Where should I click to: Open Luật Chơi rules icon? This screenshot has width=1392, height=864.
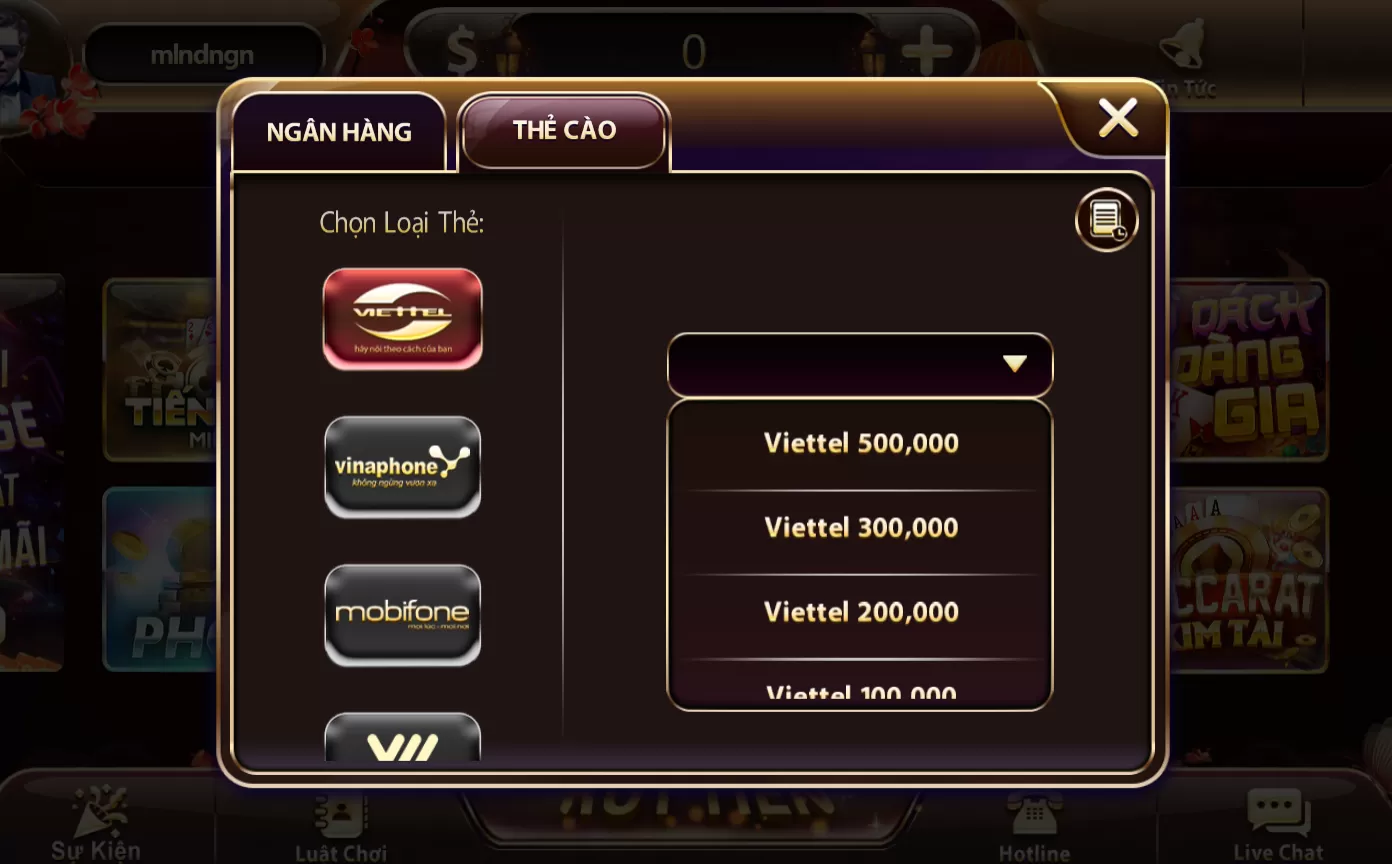[339, 815]
